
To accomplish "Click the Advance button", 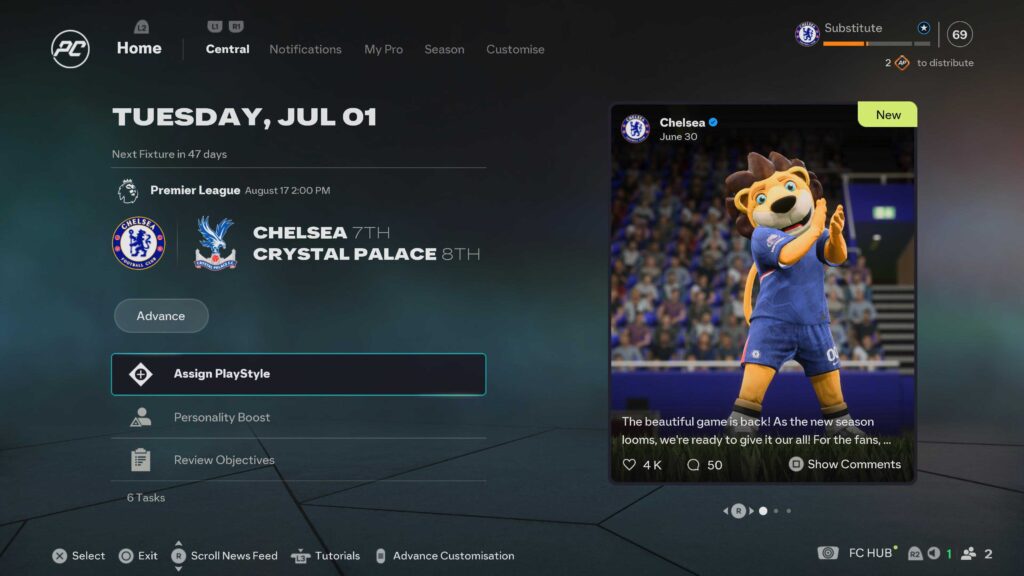I will (161, 316).
